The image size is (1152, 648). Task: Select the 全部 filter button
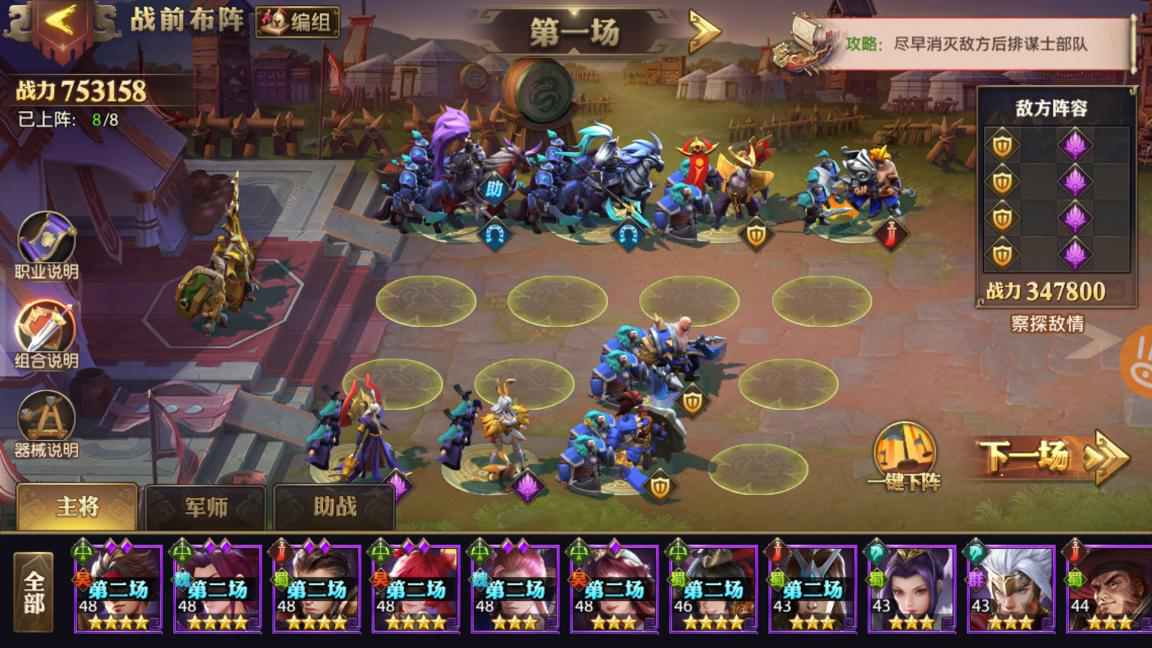tap(34, 592)
